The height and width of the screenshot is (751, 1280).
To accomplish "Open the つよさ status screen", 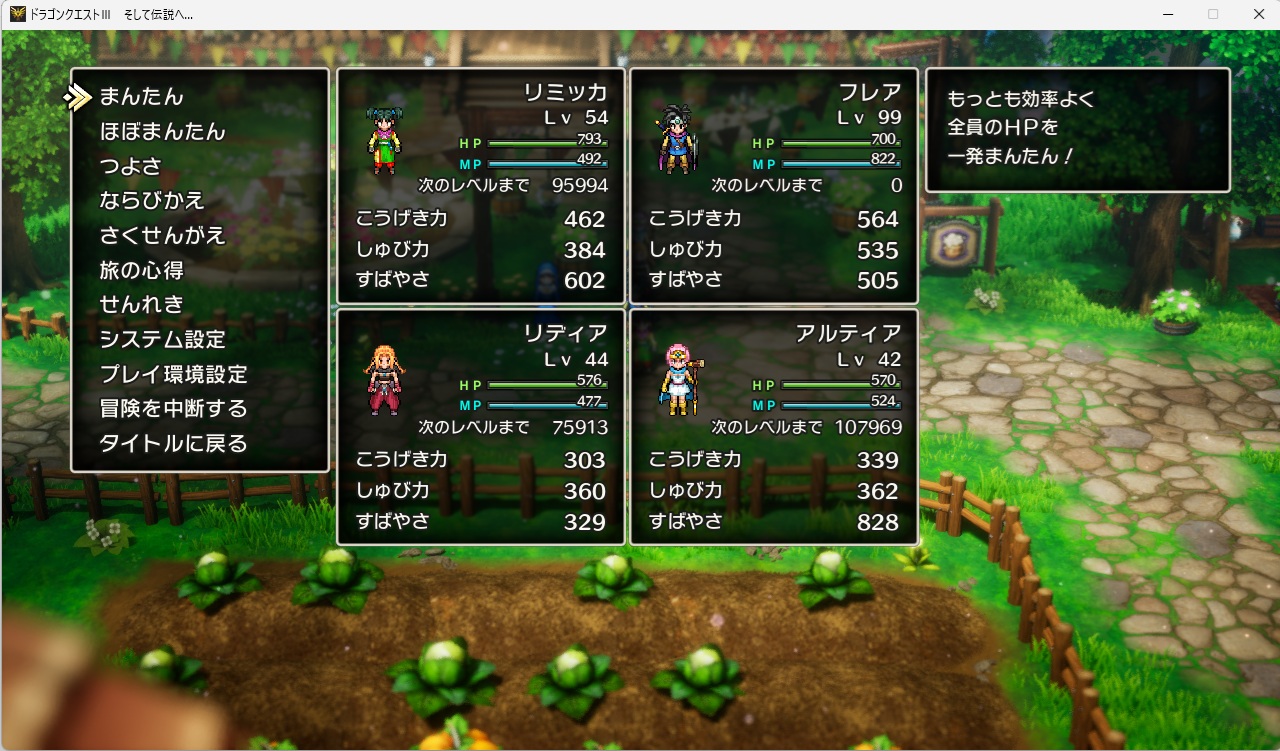I will [x=130, y=166].
